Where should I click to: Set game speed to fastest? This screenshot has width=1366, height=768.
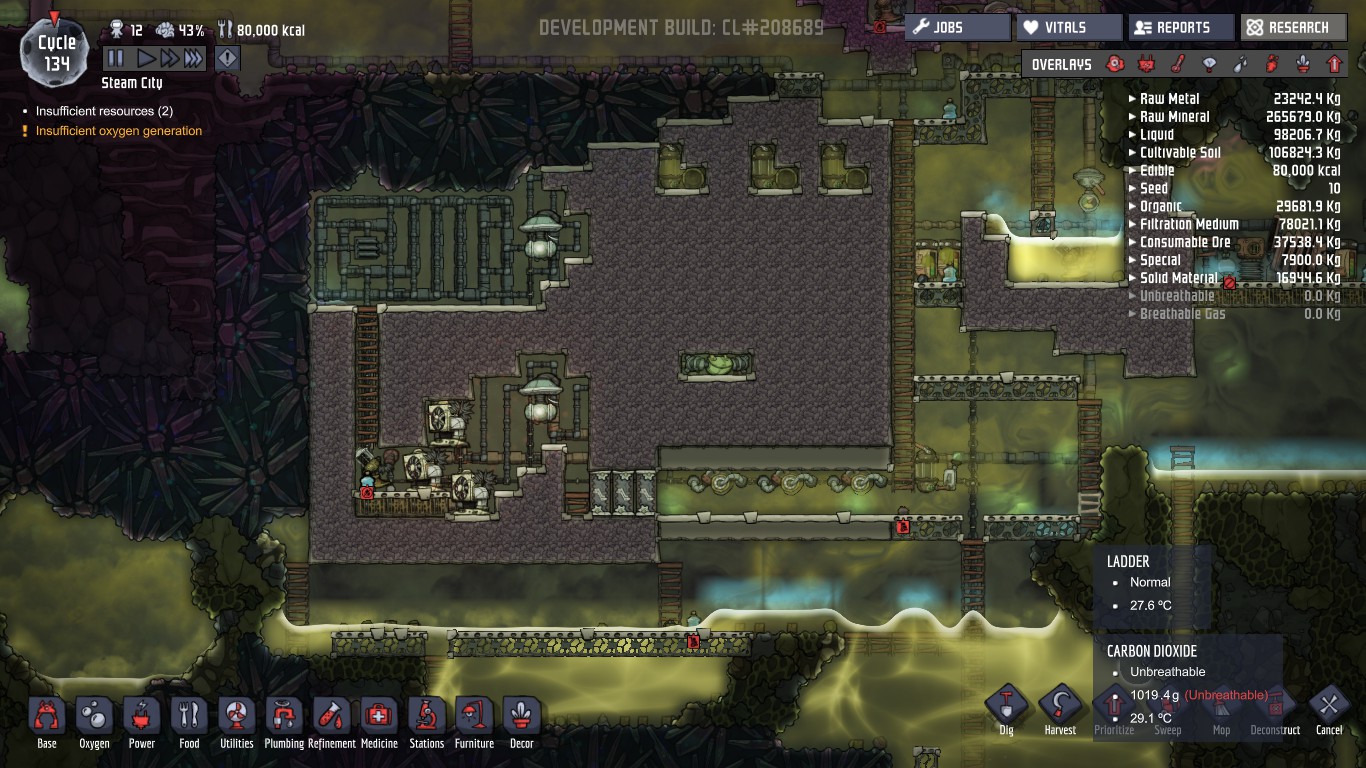coord(193,59)
